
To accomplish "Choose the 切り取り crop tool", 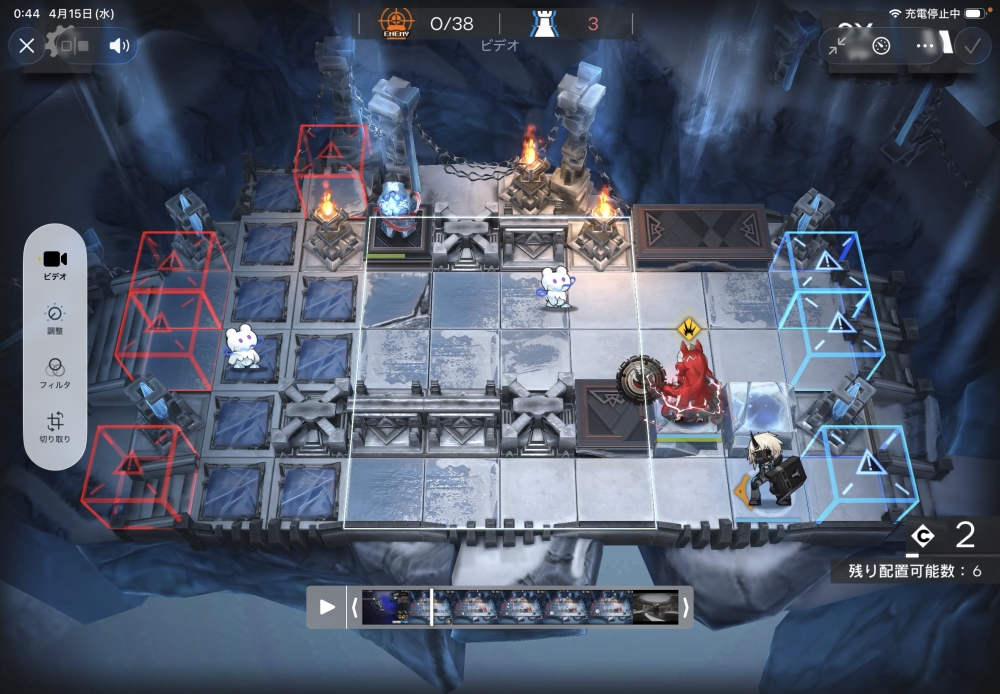I will point(55,428).
